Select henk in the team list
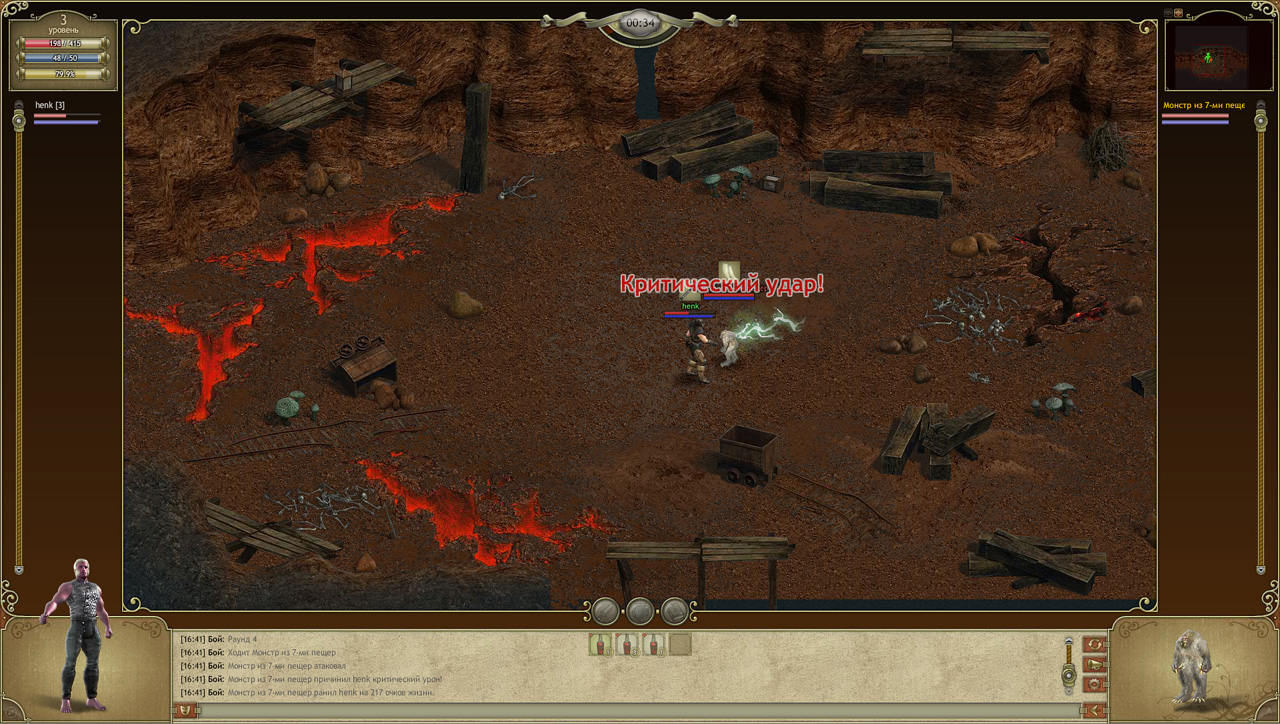 [x=50, y=105]
